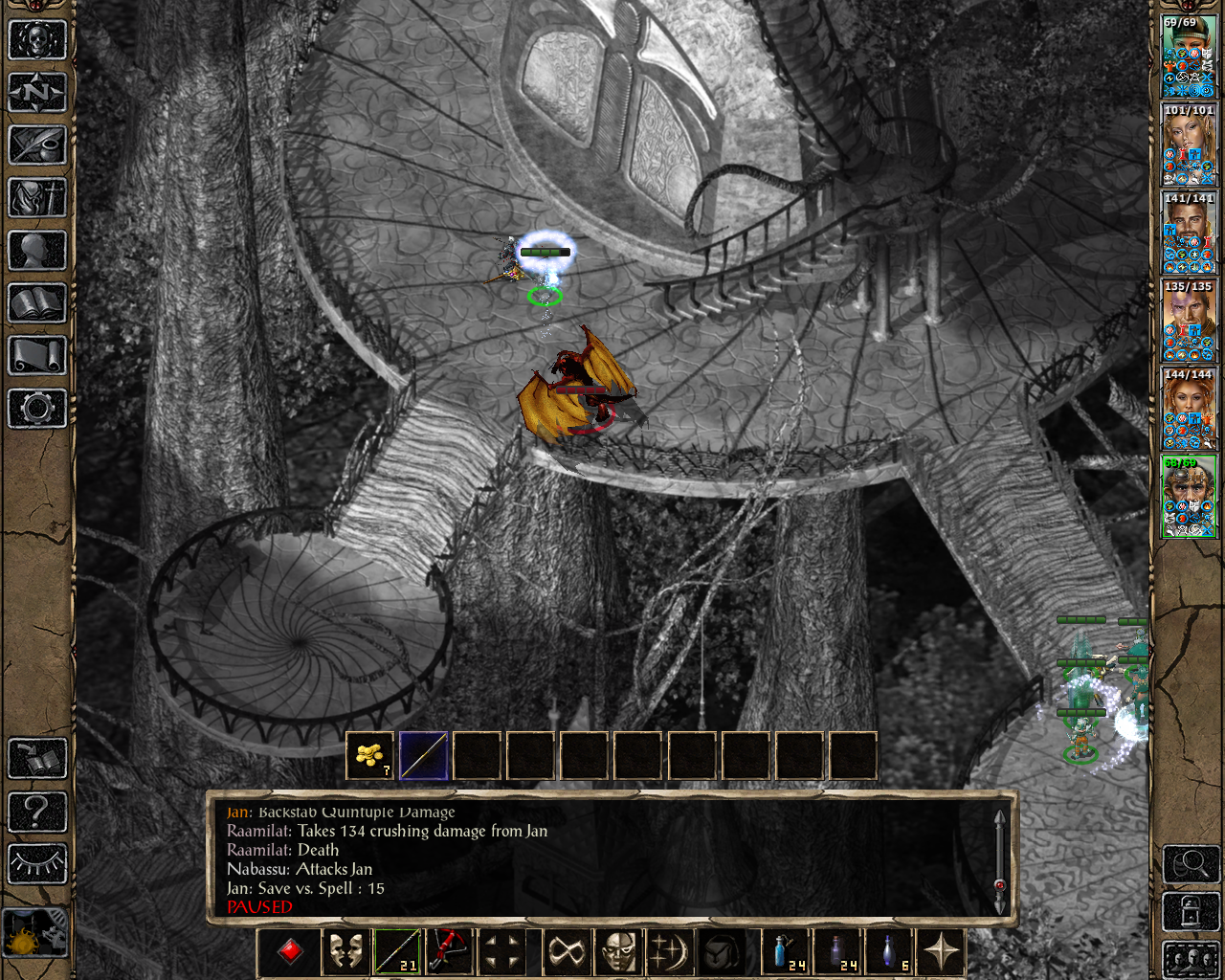Use the blue potion quick item
Screen dimensions: 1225x980
pos(787,952)
